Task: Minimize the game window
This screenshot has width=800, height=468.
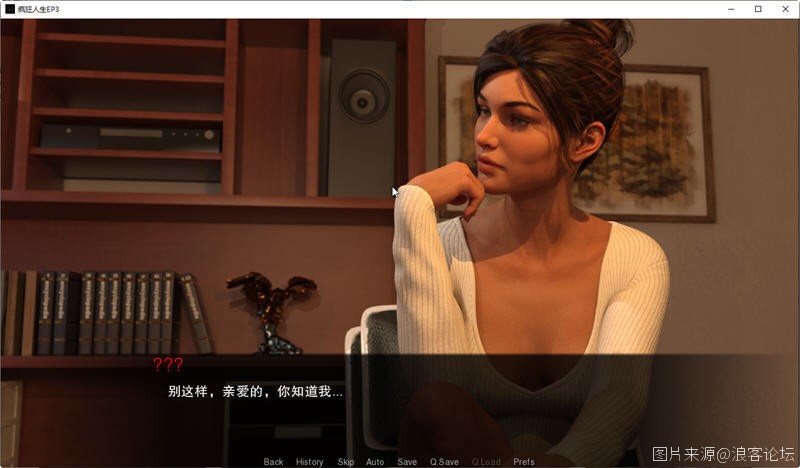Action: click(731, 9)
